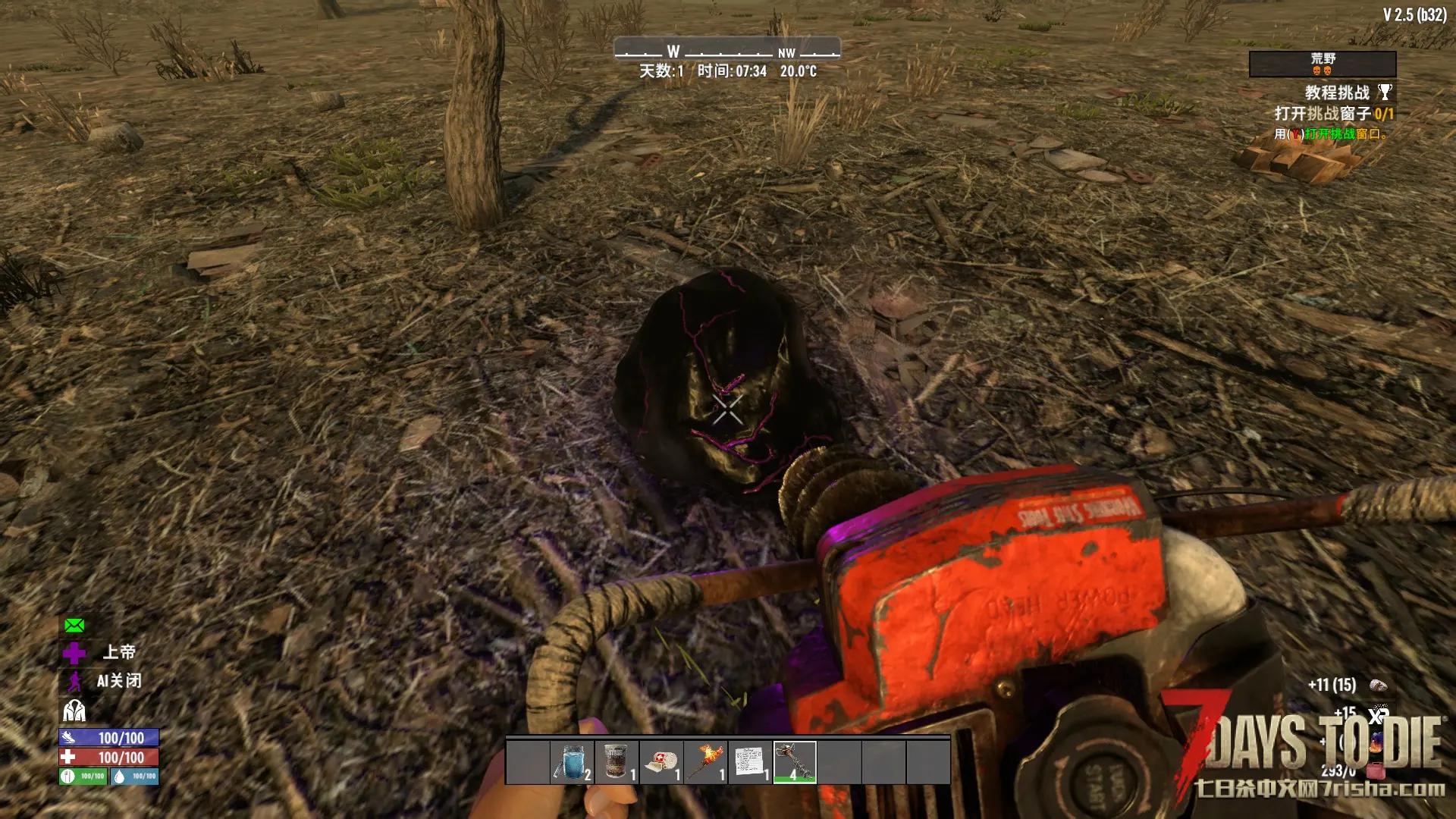This screenshot has width=1456, height=819.
Task: Click the 打开挑战窗子 objective entry
Action: [1333, 114]
